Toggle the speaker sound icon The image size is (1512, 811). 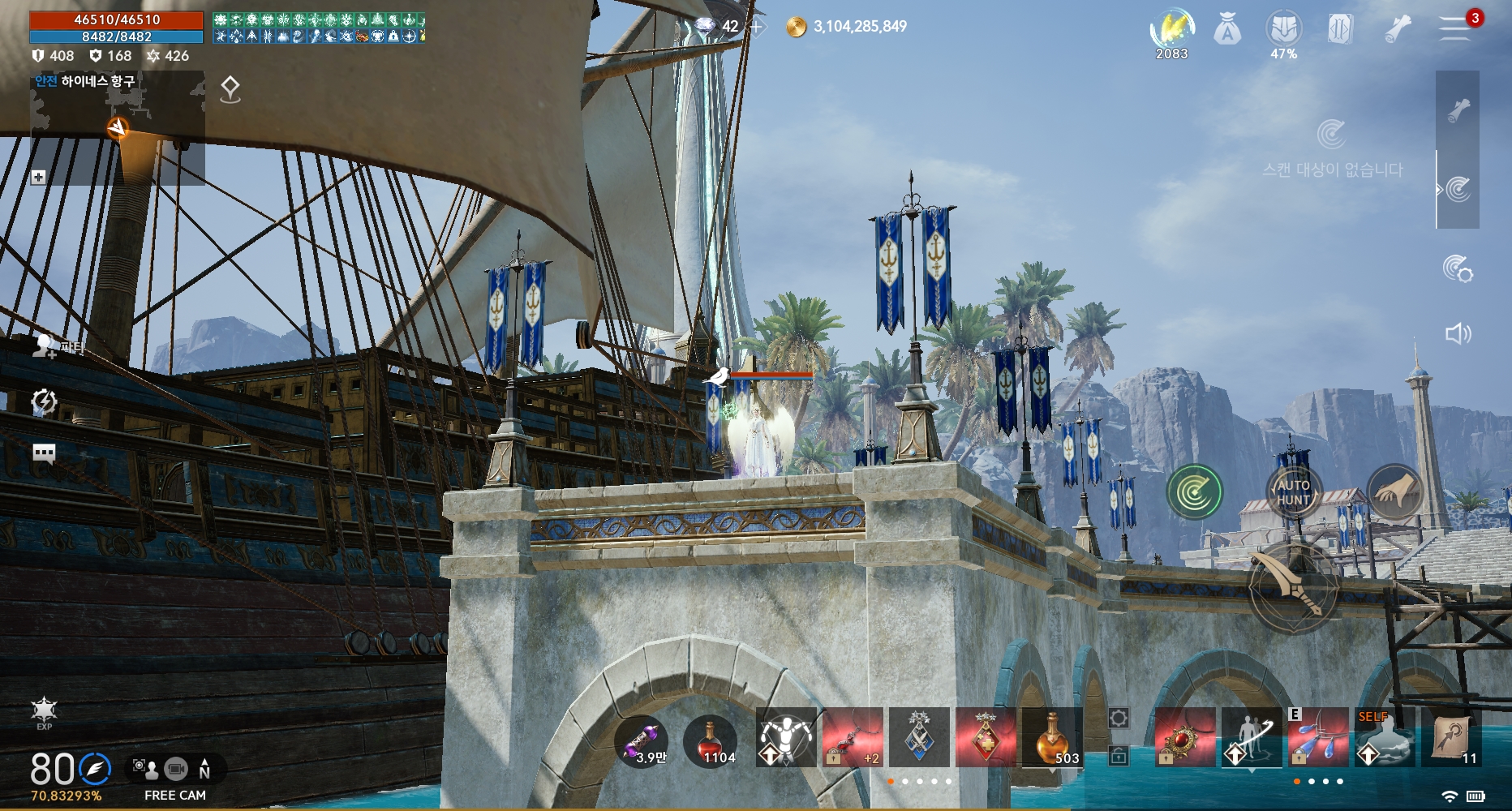coord(1458,333)
